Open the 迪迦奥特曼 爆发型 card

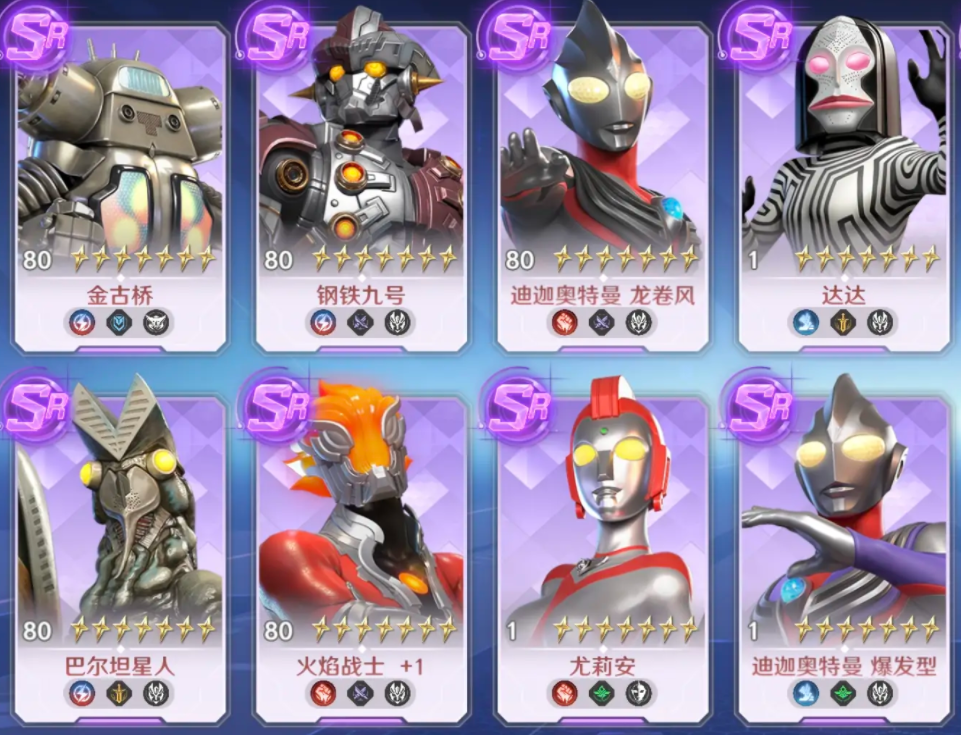tap(843, 550)
